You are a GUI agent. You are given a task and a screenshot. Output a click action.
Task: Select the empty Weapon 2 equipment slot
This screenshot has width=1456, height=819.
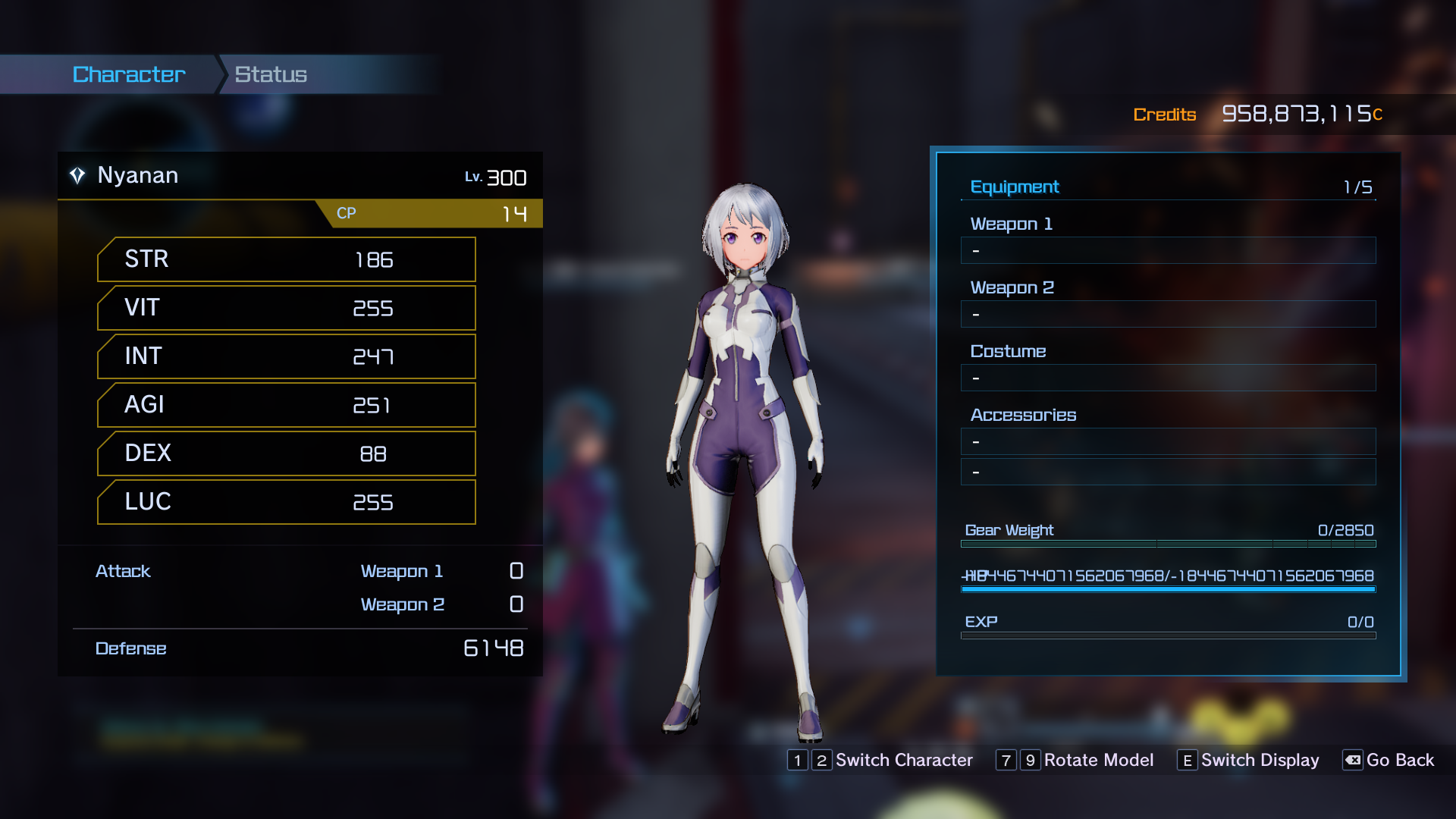[1168, 314]
